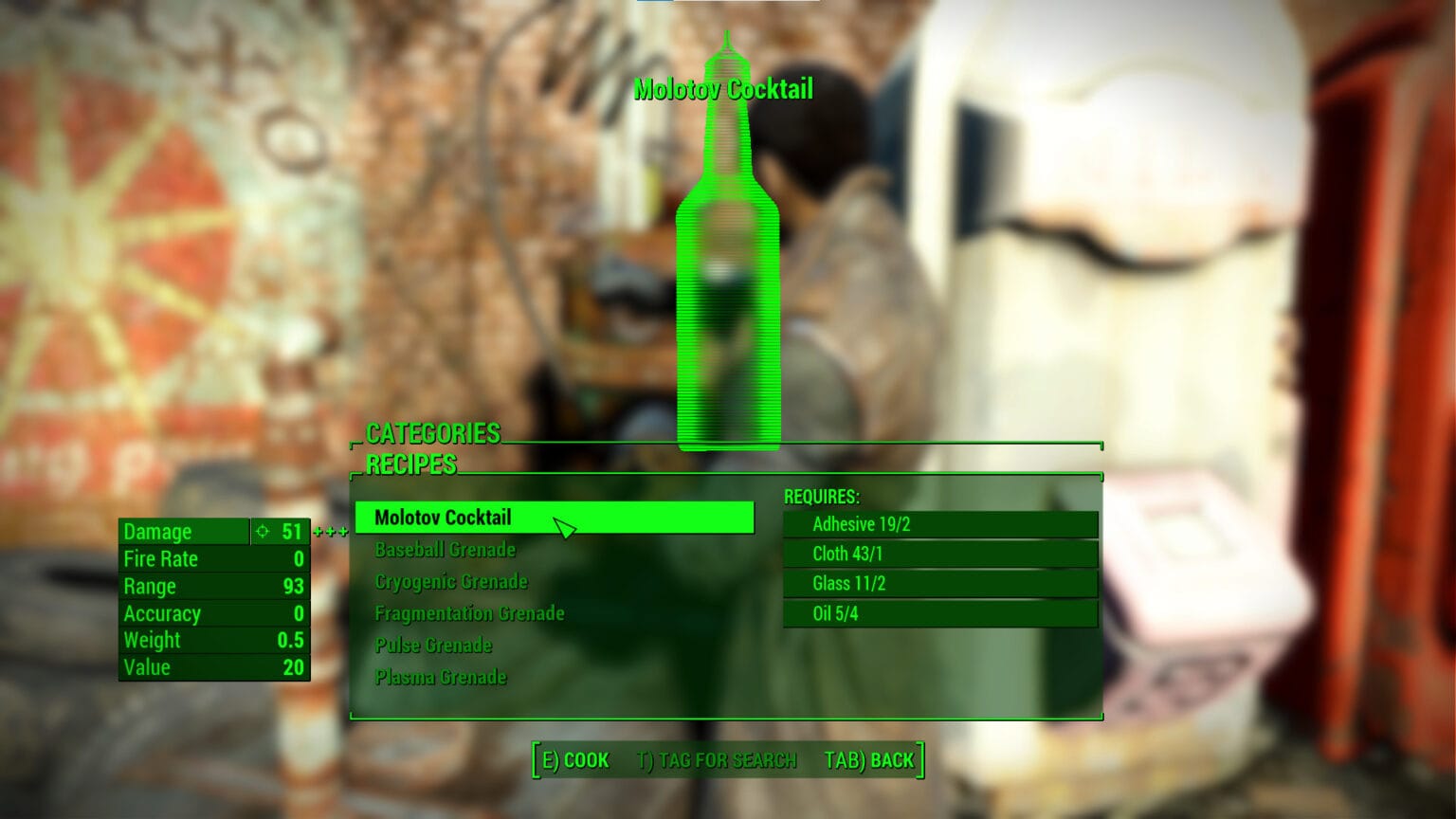Select the Baseball Grenade recipe

(444, 550)
